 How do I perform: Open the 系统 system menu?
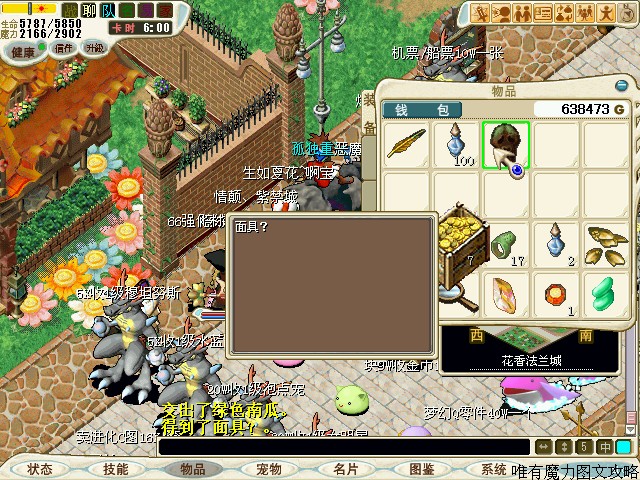[493, 468]
